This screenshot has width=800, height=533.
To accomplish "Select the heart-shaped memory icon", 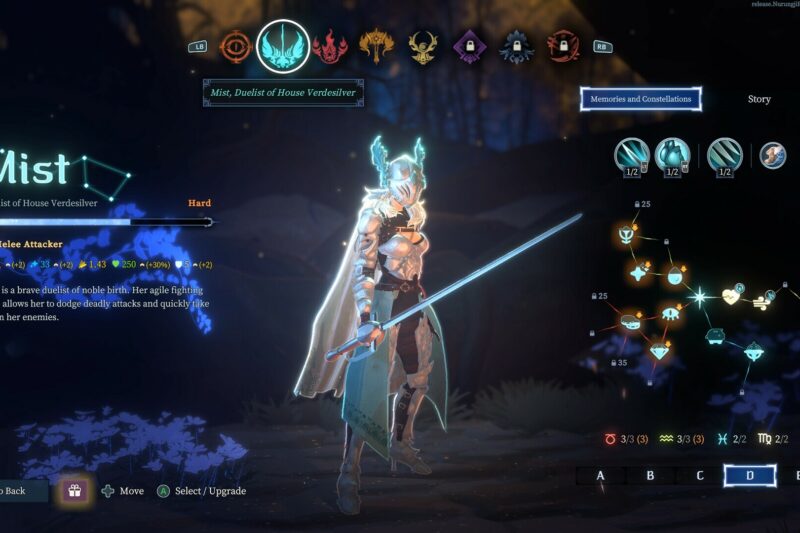I will (x=673, y=156).
